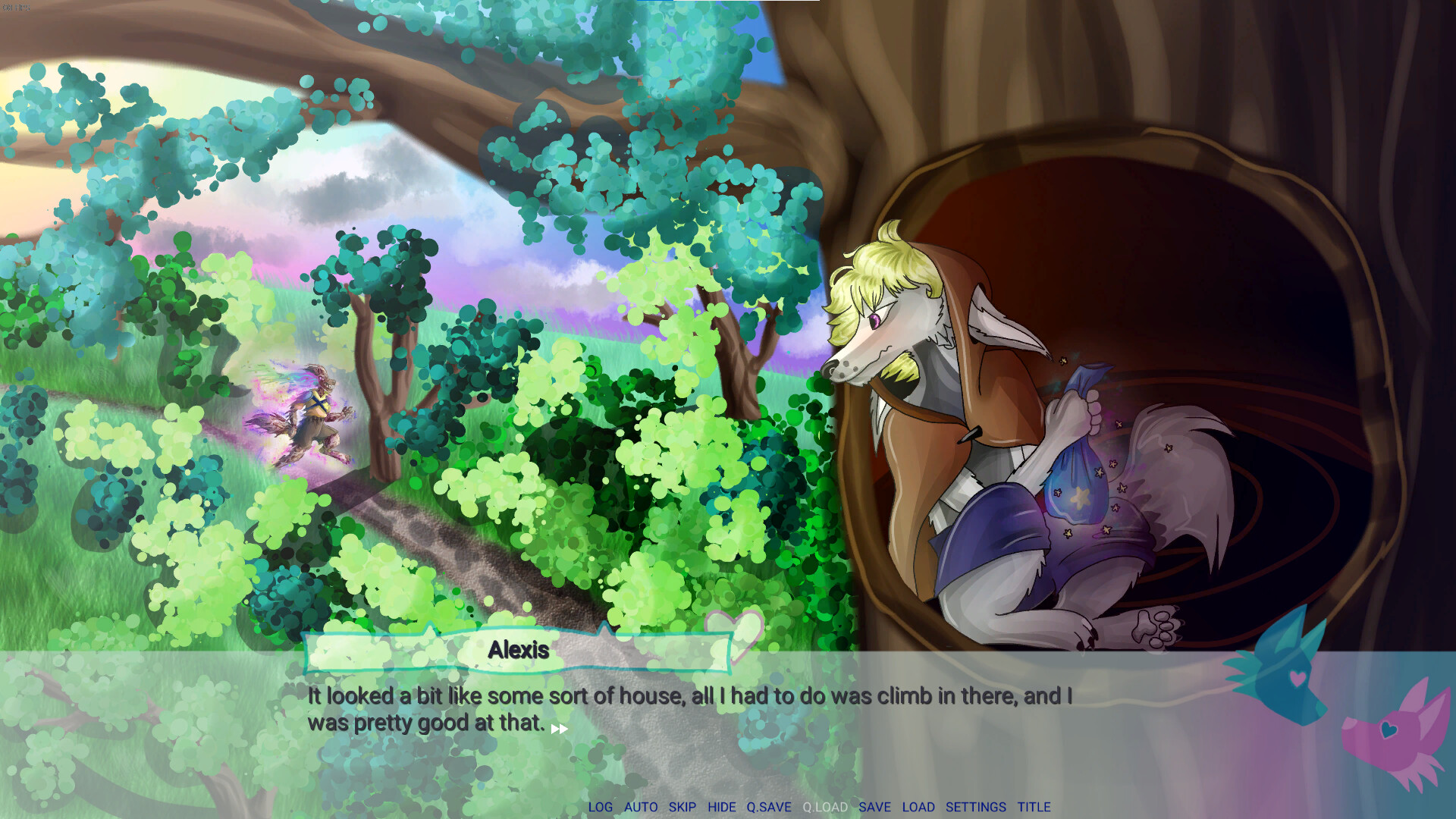This screenshot has width=1456, height=819.
Task: Click Q.LOAD to quick load
Action: (x=824, y=808)
